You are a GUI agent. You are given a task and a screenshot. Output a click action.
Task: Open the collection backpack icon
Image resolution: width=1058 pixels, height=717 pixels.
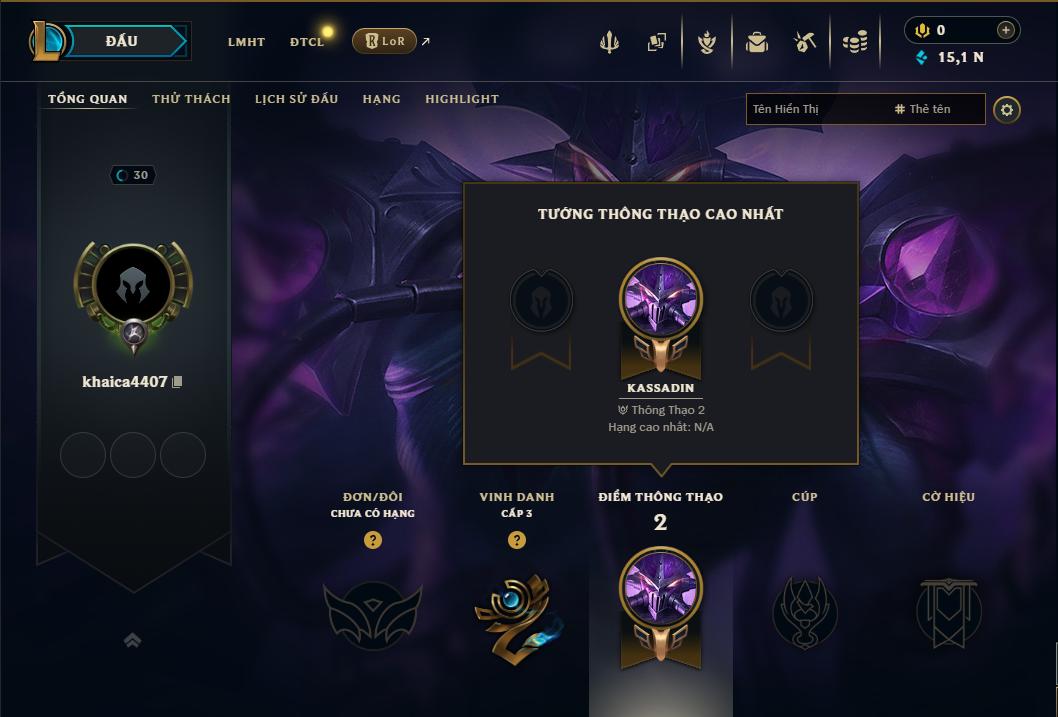[756, 42]
